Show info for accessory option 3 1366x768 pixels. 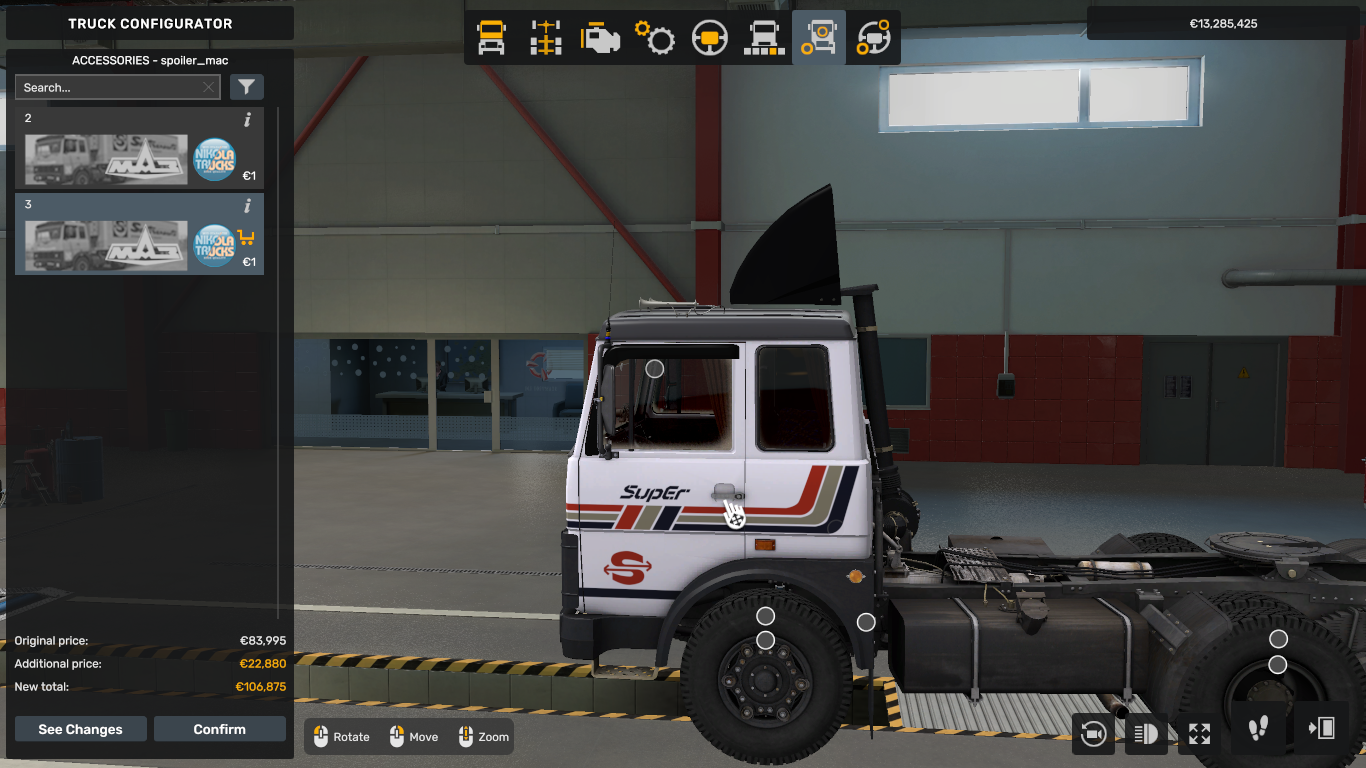[x=247, y=206]
